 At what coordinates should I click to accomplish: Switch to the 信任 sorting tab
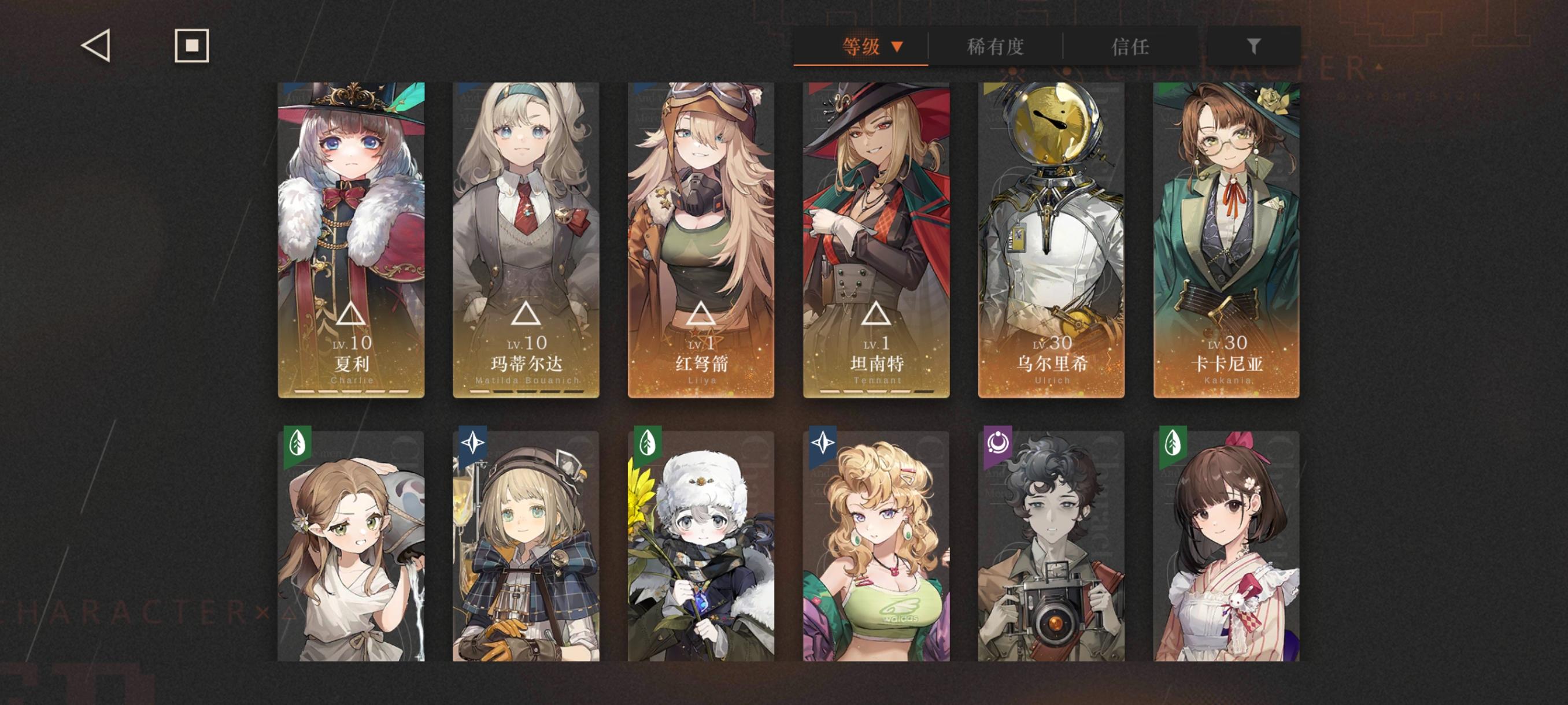pos(1134,47)
